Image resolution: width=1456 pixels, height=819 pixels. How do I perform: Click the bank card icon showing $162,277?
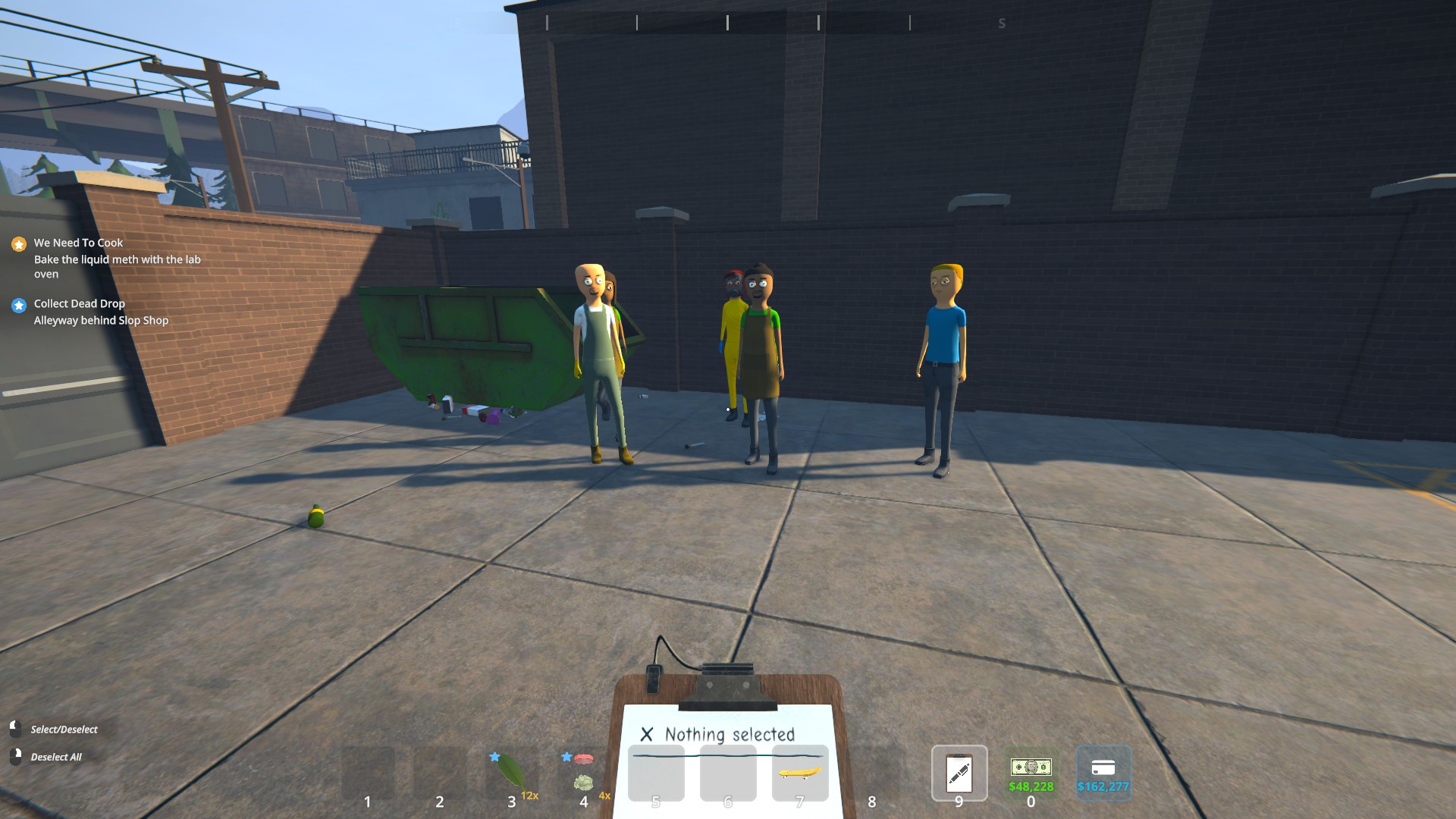coord(1103,767)
